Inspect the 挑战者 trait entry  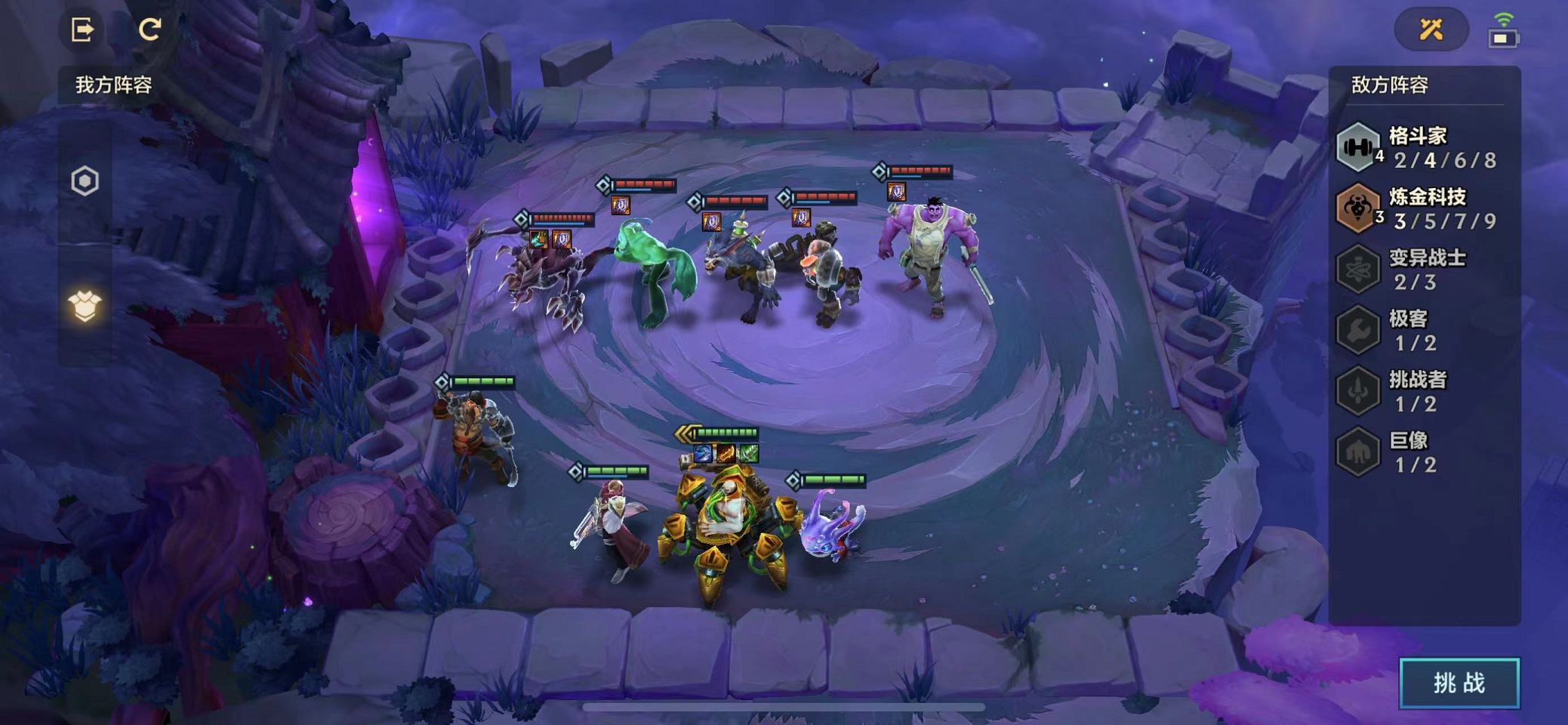1418,390
